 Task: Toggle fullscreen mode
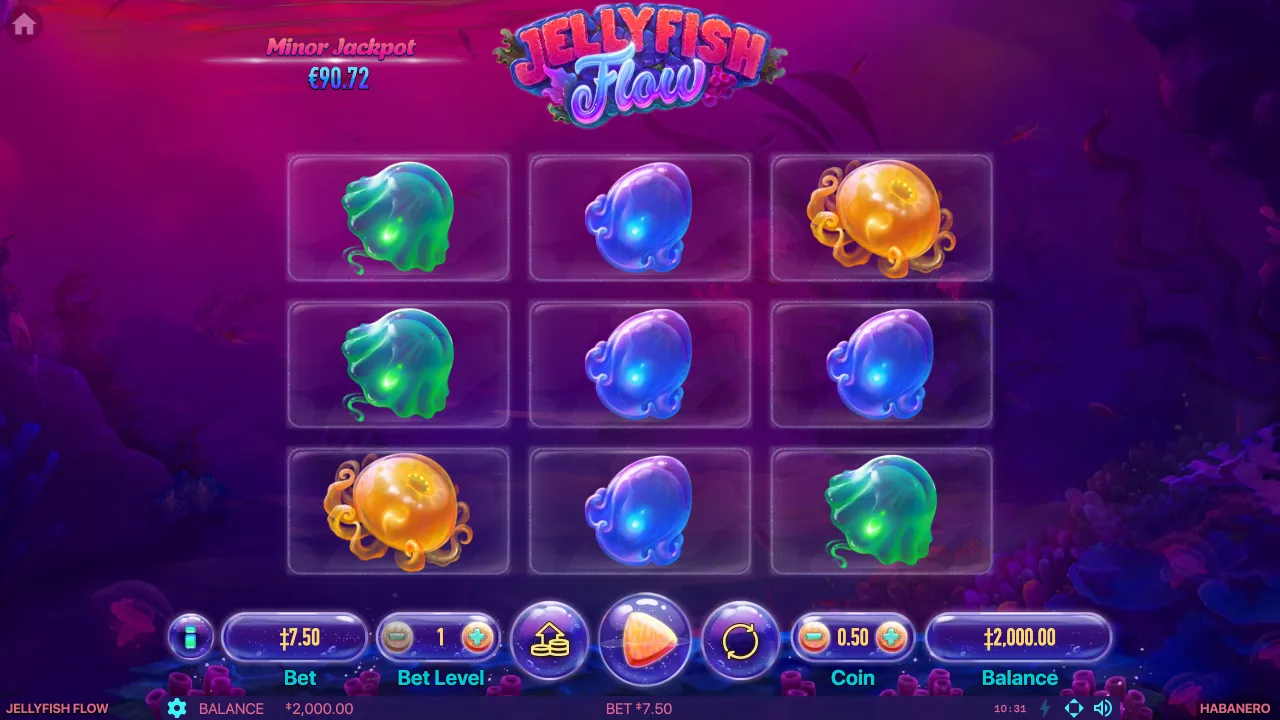(x=1075, y=708)
